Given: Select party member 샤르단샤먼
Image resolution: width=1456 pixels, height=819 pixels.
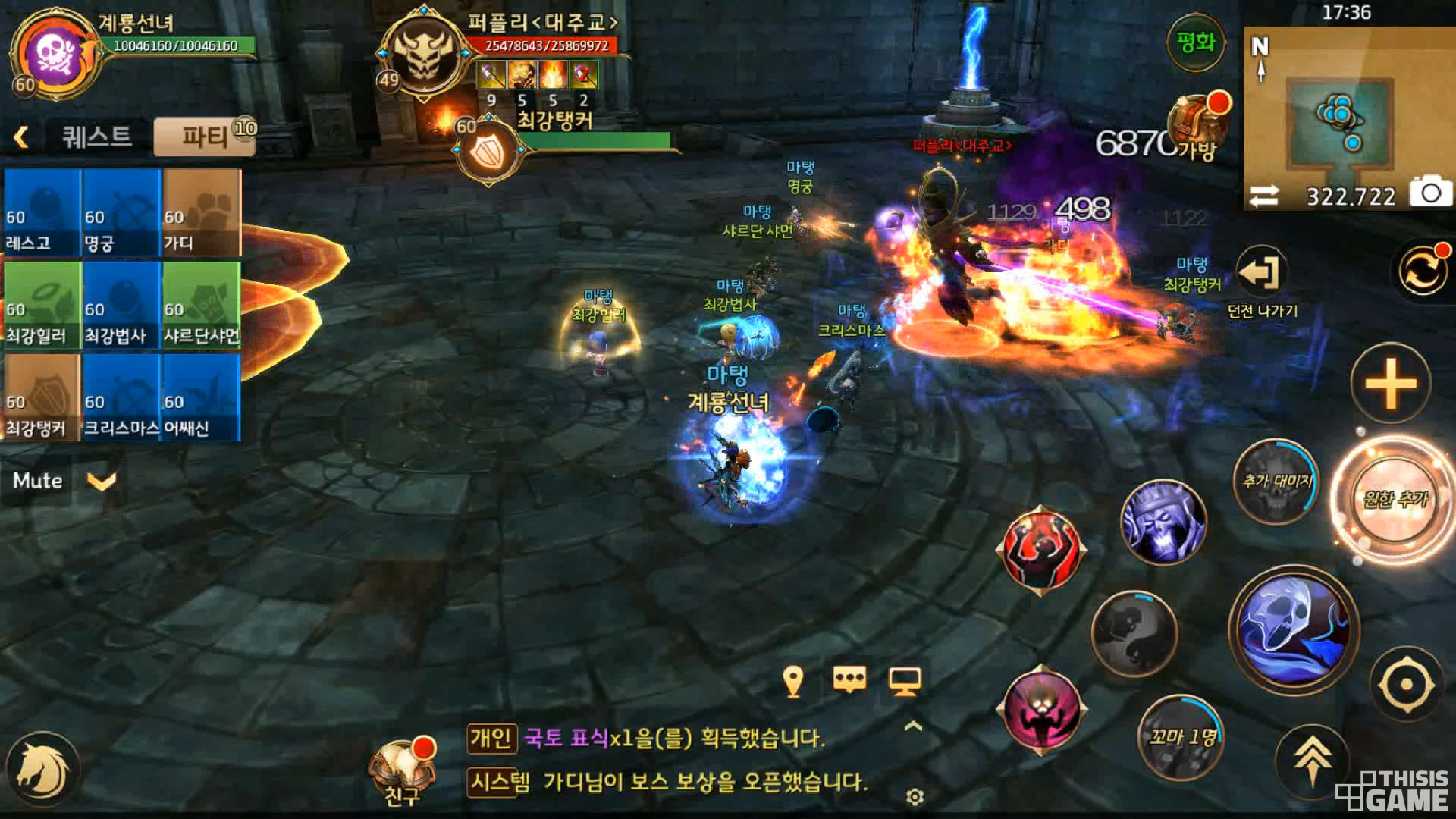Looking at the screenshot, I should click(x=202, y=306).
